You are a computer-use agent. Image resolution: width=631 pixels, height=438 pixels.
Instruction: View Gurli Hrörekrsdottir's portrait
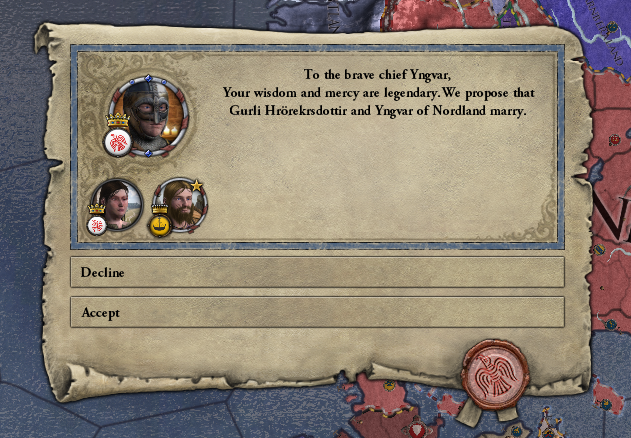[113, 203]
